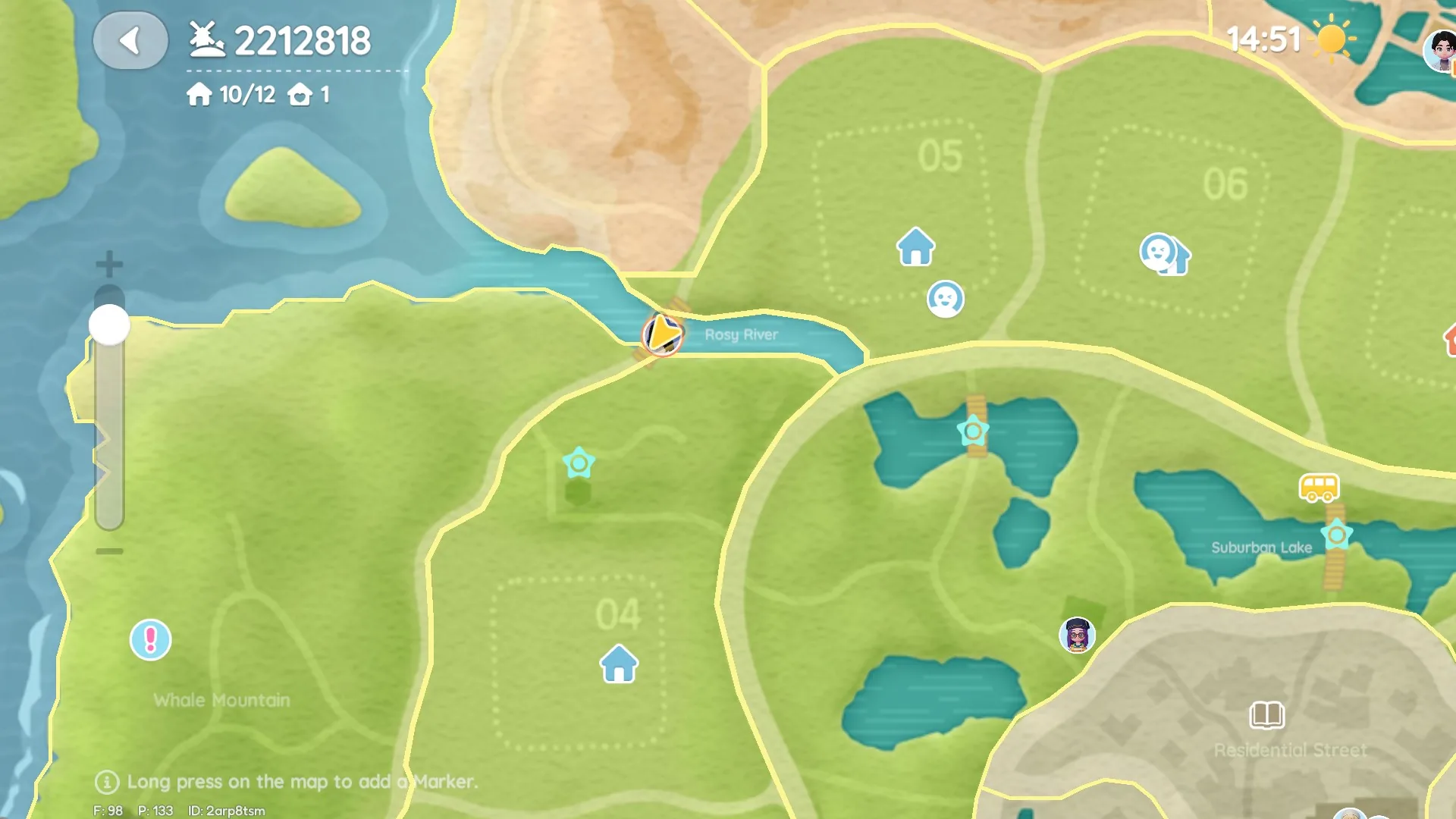This screenshot has height=819, width=1456.
Task: Select the star marker on the lake bridge
Action: click(973, 431)
